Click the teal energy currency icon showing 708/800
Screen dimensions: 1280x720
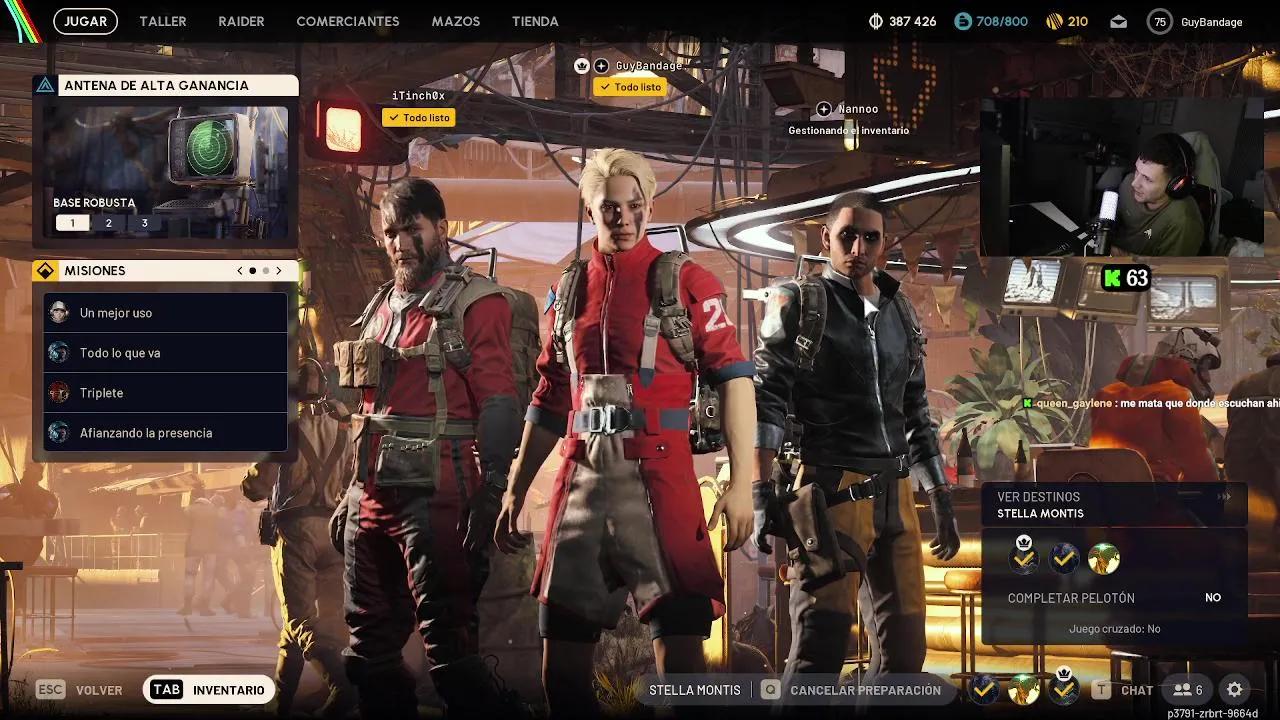pos(963,20)
